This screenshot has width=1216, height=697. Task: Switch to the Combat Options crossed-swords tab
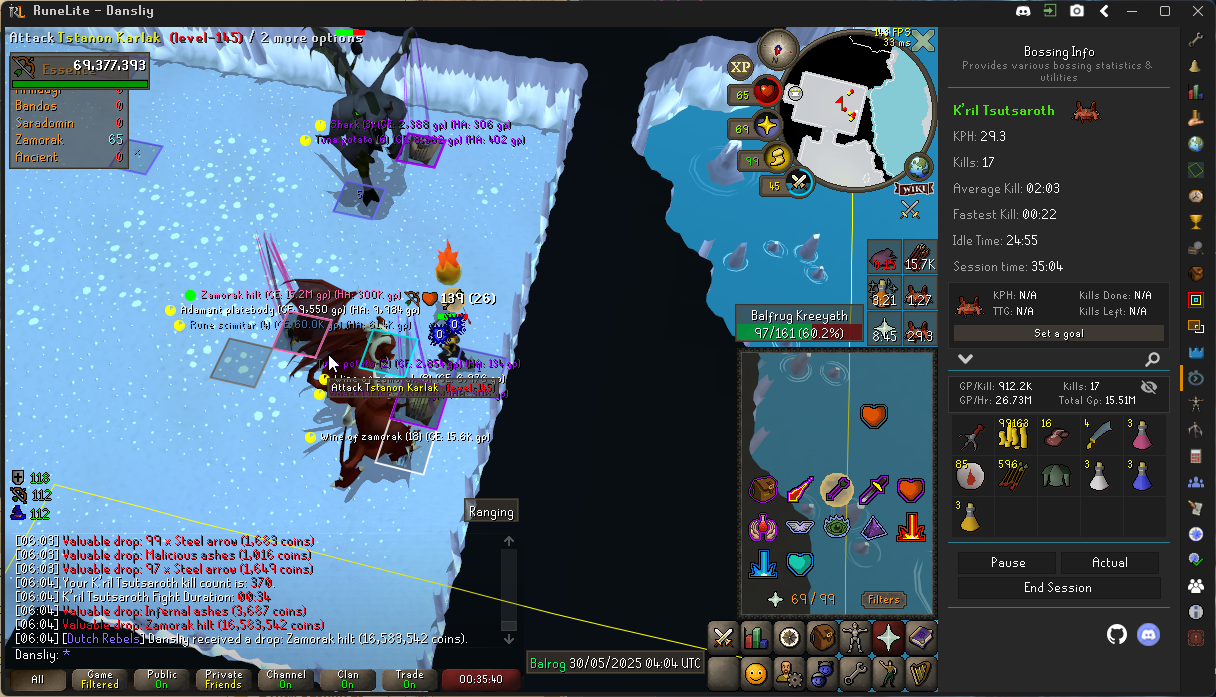pos(724,636)
